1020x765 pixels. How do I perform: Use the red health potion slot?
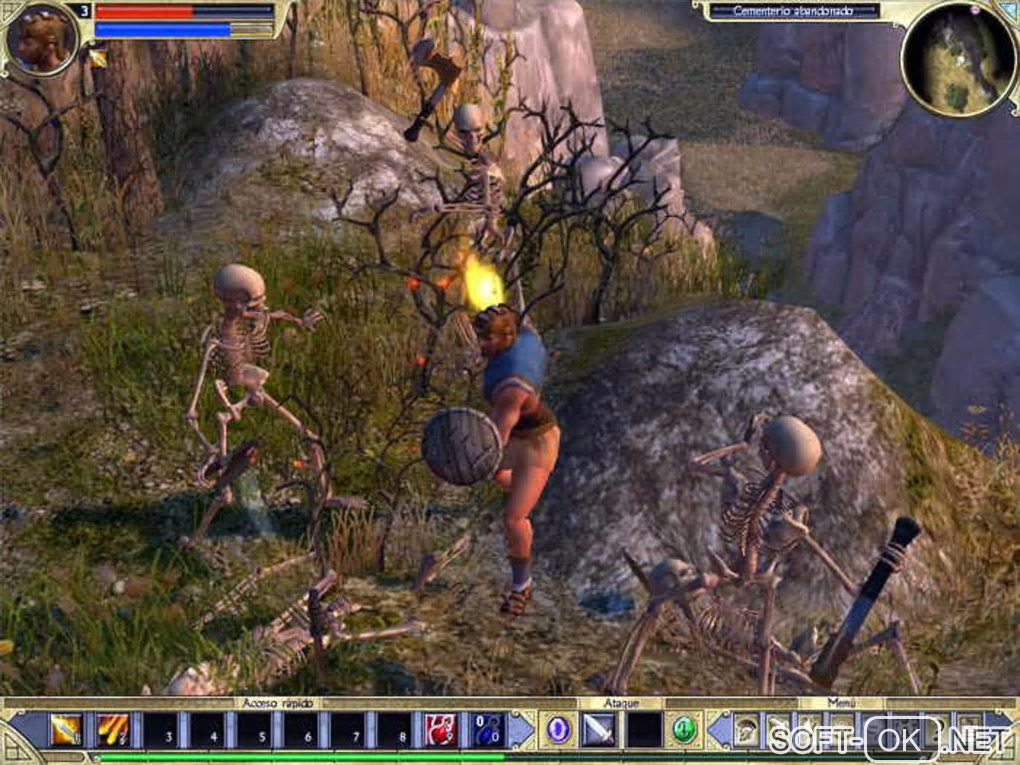[x=441, y=730]
